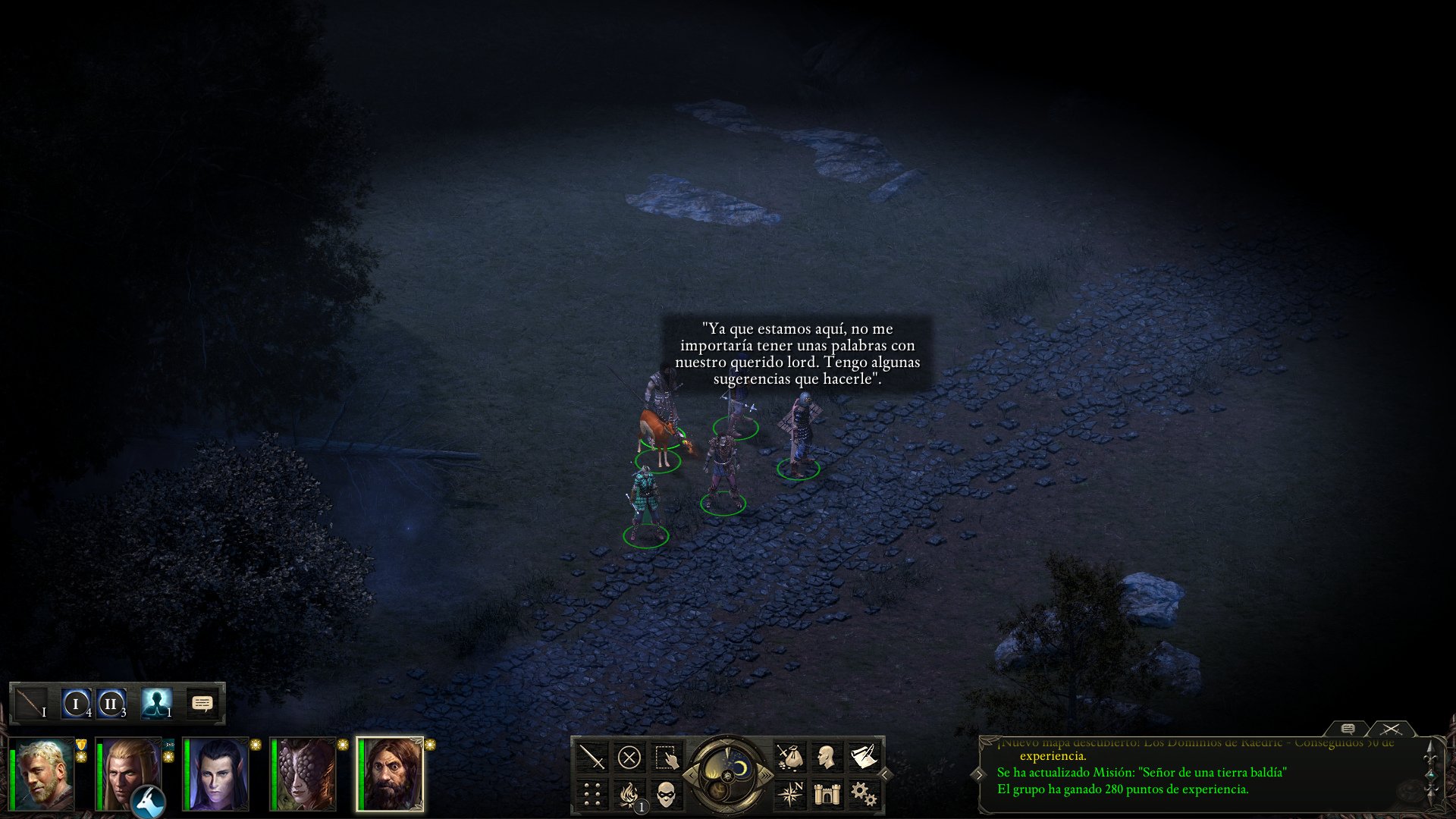Enable fast mode on the clock dial
Image resolution: width=1456 pixels, height=819 pixels.
tap(766, 775)
